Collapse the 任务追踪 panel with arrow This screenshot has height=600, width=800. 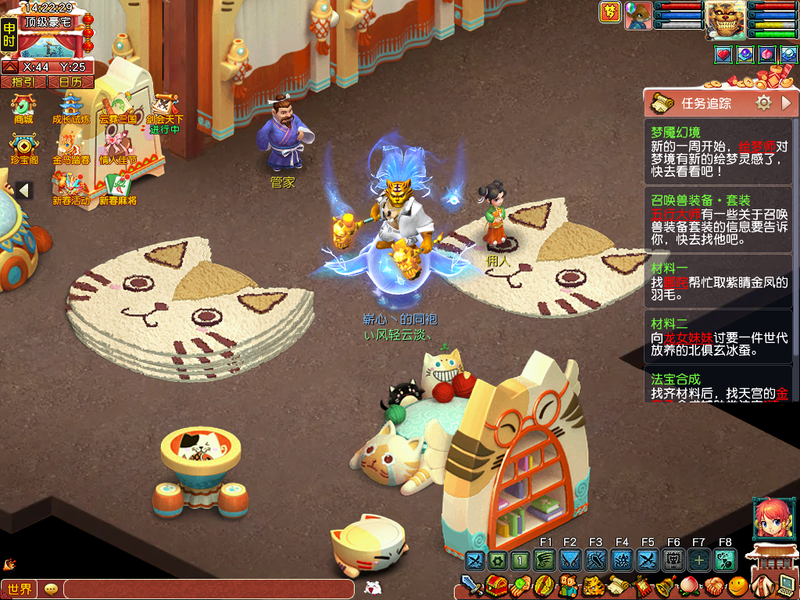click(787, 102)
